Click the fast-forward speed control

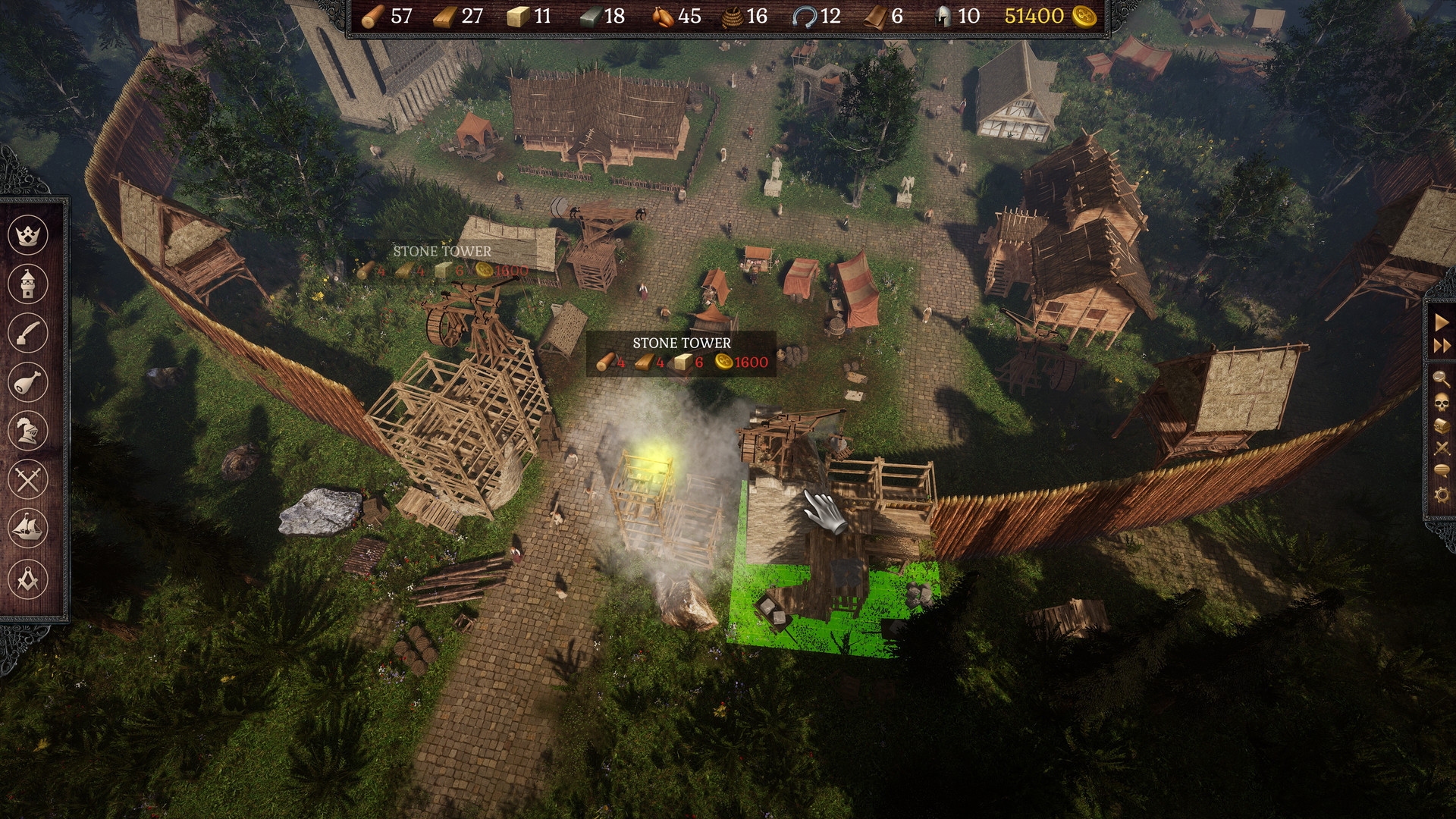(1444, 344)
